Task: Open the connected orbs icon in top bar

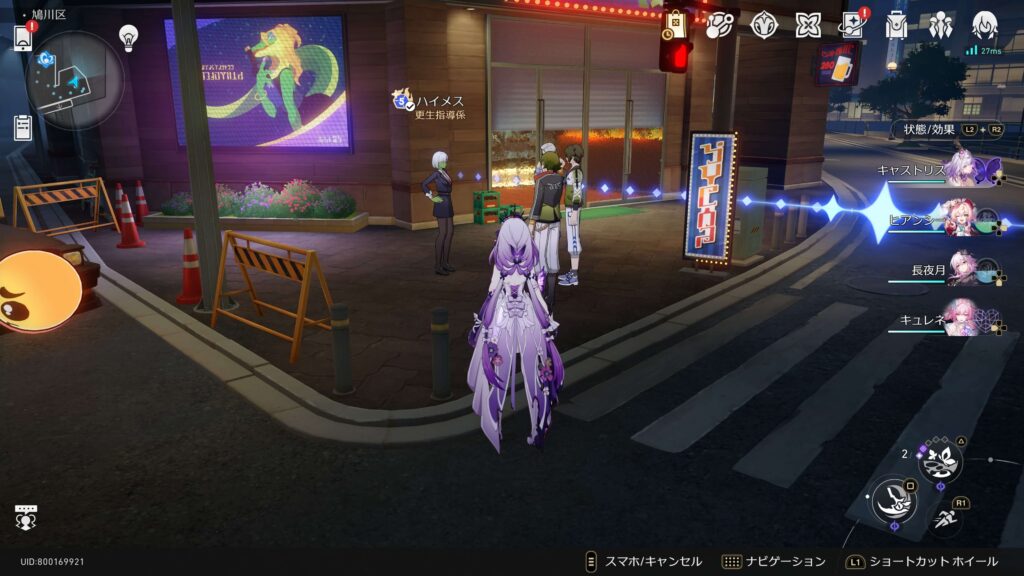Action: pos(719,25)
